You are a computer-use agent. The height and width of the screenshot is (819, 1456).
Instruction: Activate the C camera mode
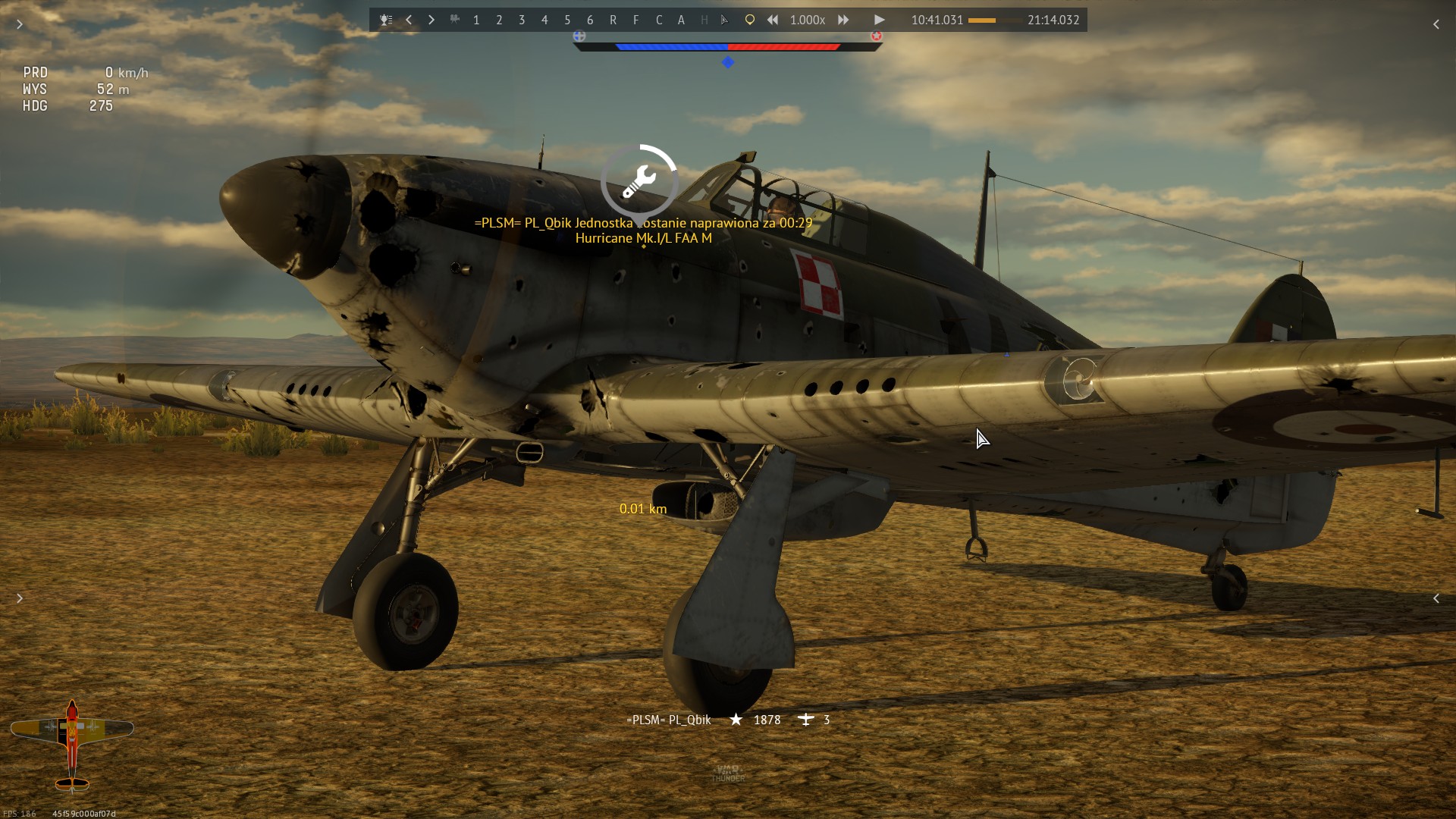click(658, 20)
